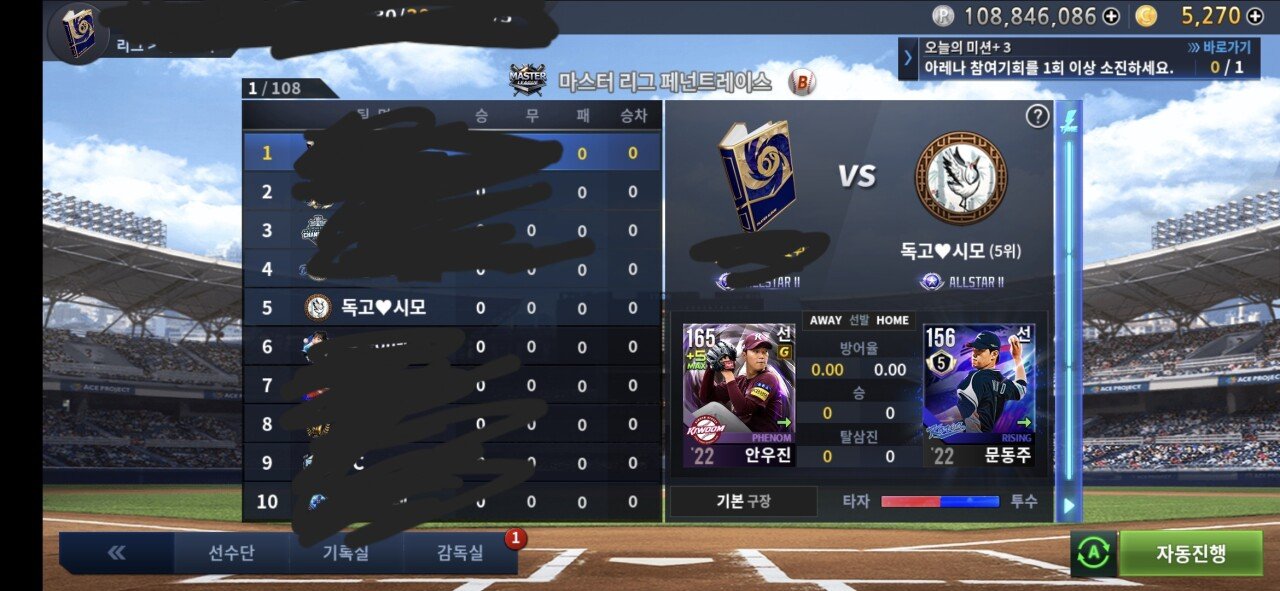This screenshot has width=1280, height=591.
Task: Open the 선수단 roster menu
Action: (231, 553)
